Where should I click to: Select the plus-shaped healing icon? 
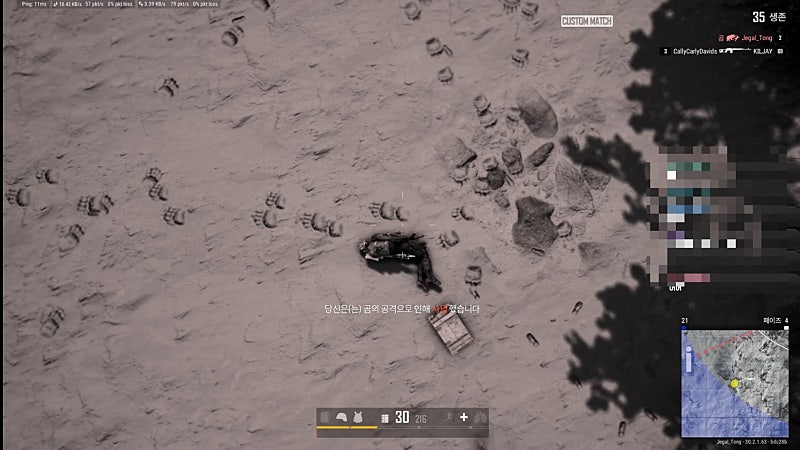click(464, 417)
